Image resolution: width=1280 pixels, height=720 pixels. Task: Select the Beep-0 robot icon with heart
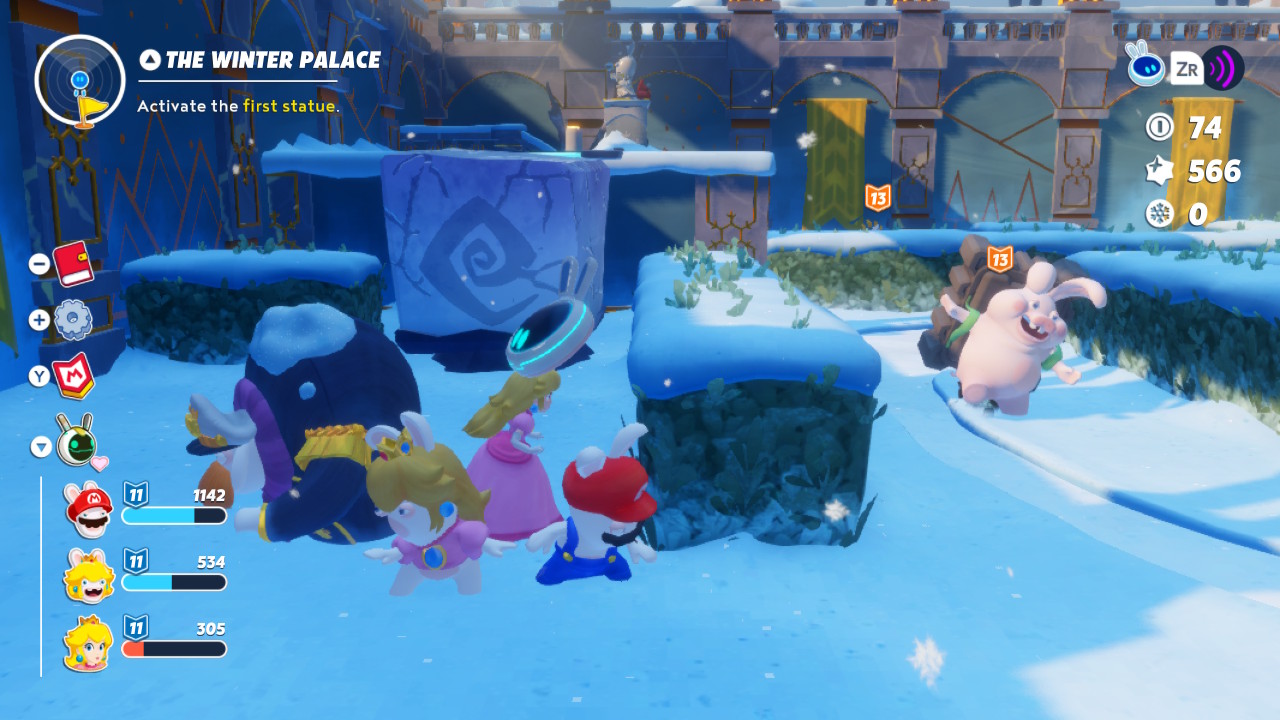77,441
